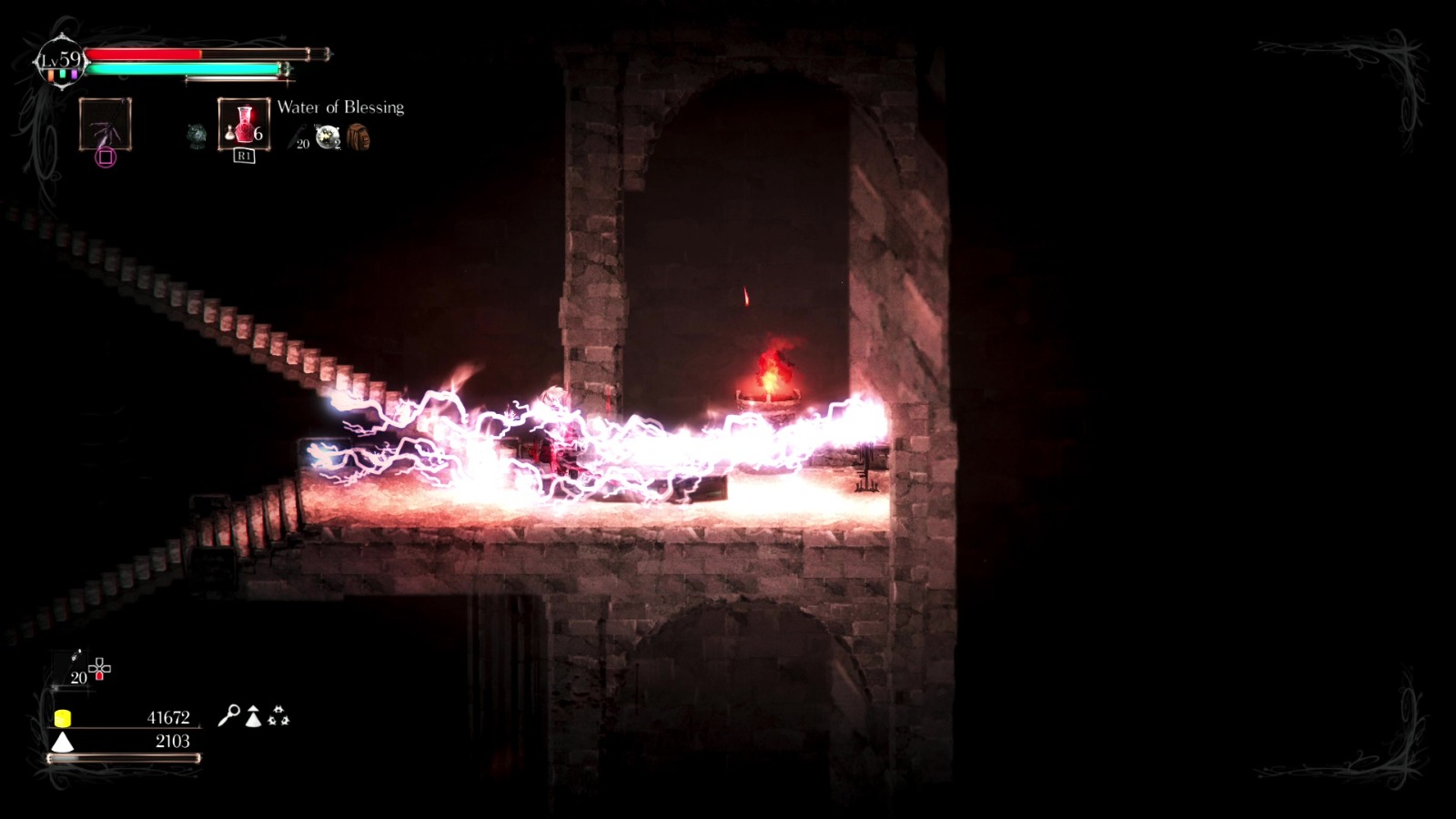Click the Water of Blessing item label
Image resolution: width=1456 pixels, height=819 pixels.
coord(340,107)
